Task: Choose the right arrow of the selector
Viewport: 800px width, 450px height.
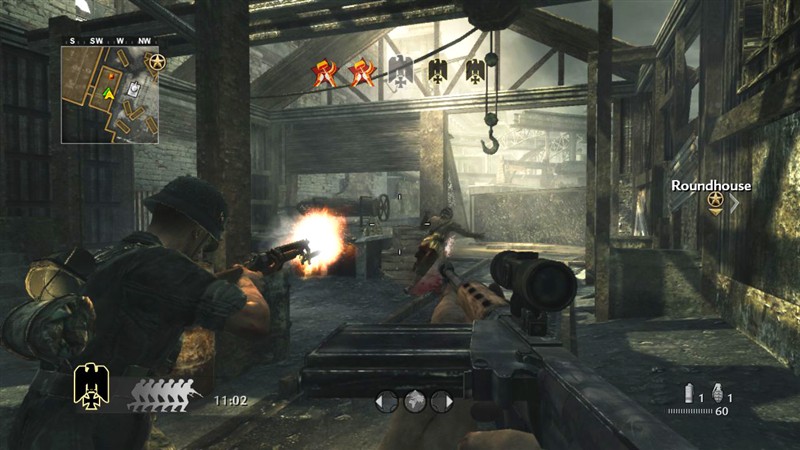Action: [x=444, y=401]
